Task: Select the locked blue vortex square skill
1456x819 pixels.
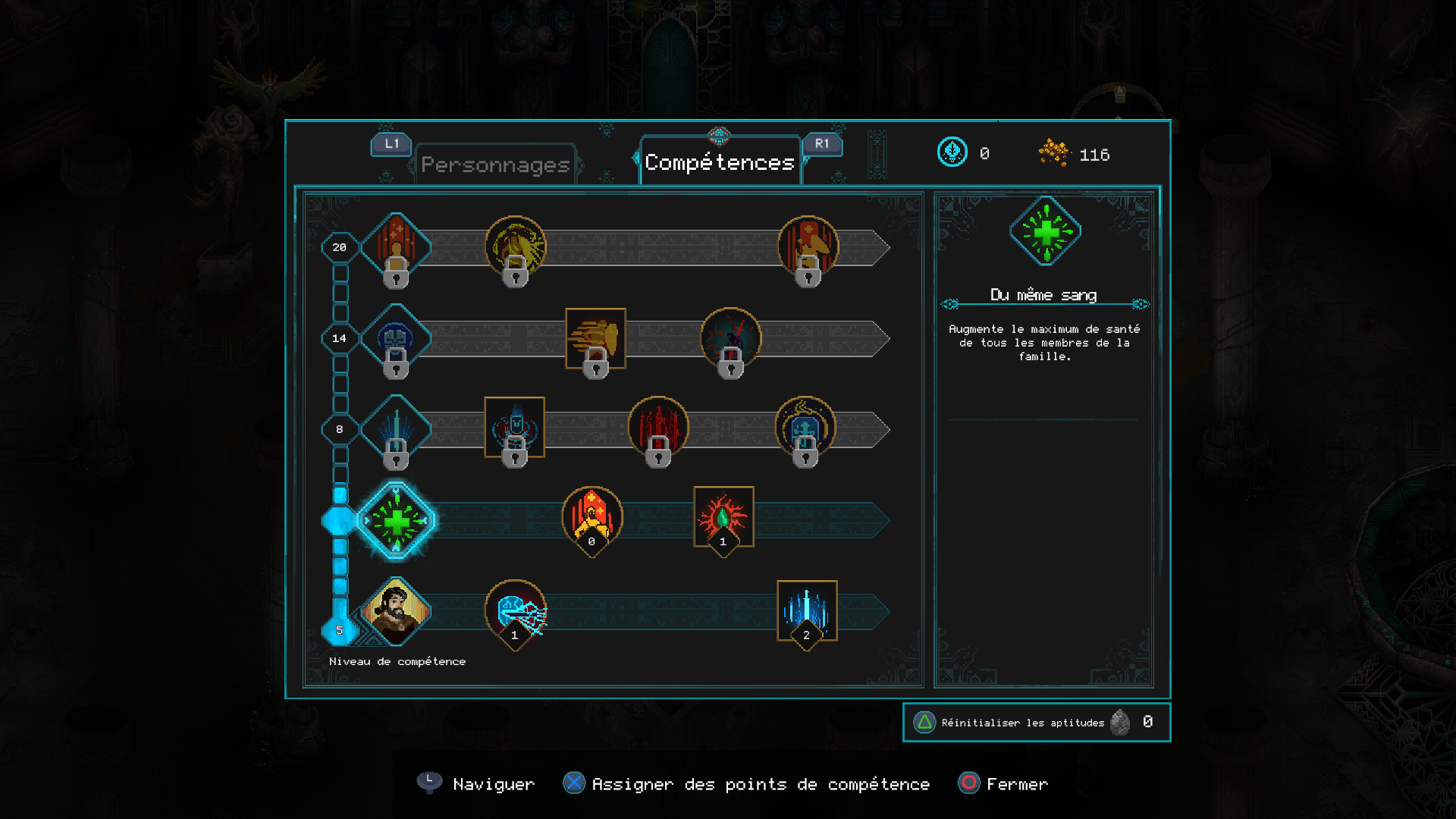Action: coord(515,427)
